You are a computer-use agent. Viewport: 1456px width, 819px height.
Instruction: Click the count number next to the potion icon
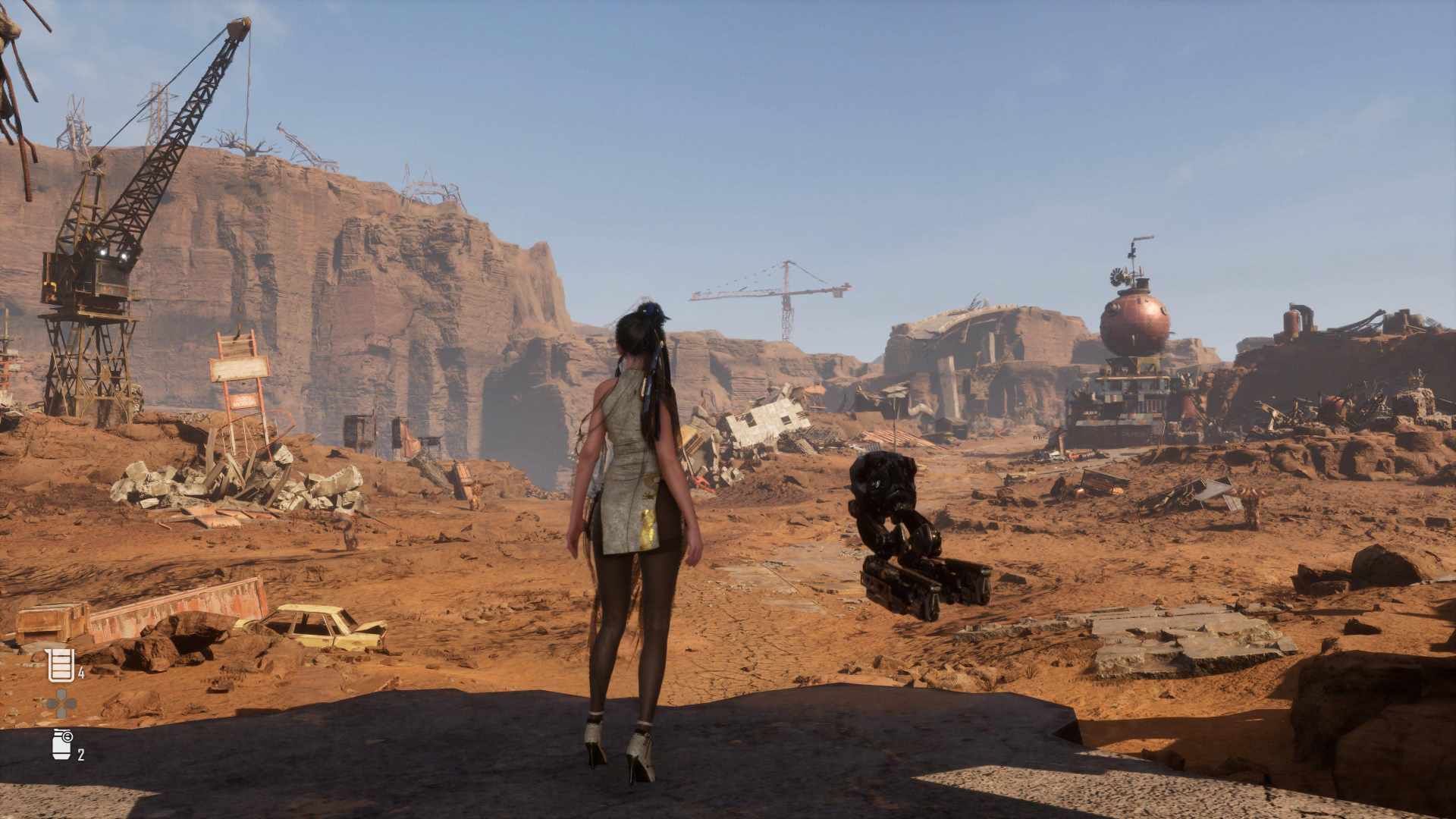pos(82,673)
